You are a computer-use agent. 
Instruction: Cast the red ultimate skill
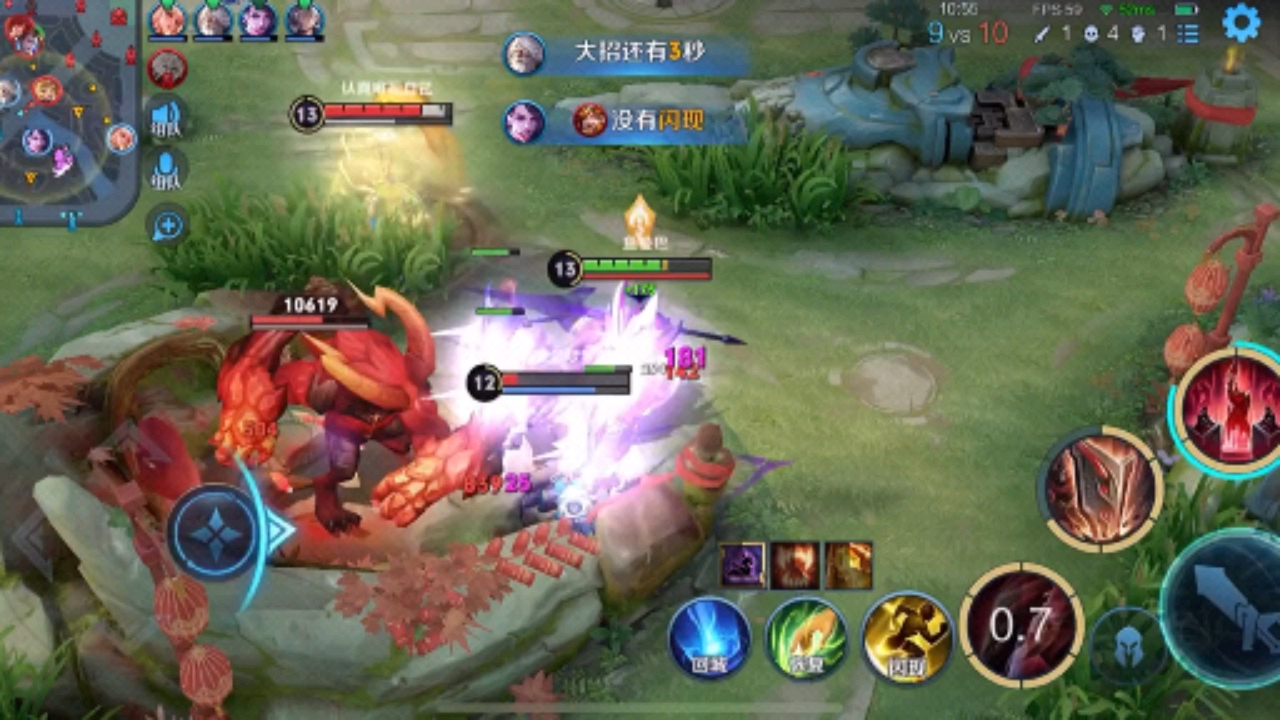tap(1230, 410)
